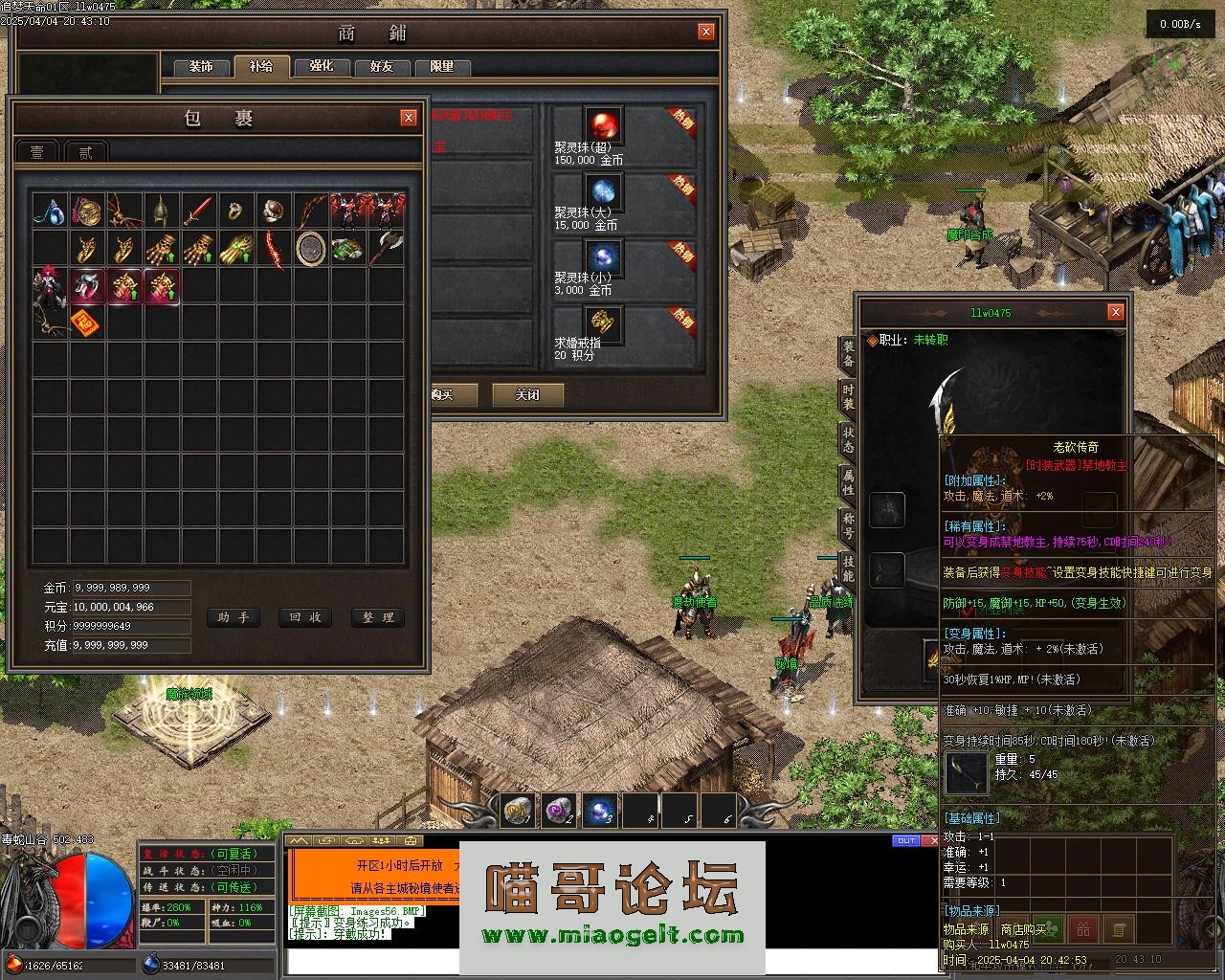1225x980 pixels.
Task: Open the 强化 shop tab
Action: [322, 67]
